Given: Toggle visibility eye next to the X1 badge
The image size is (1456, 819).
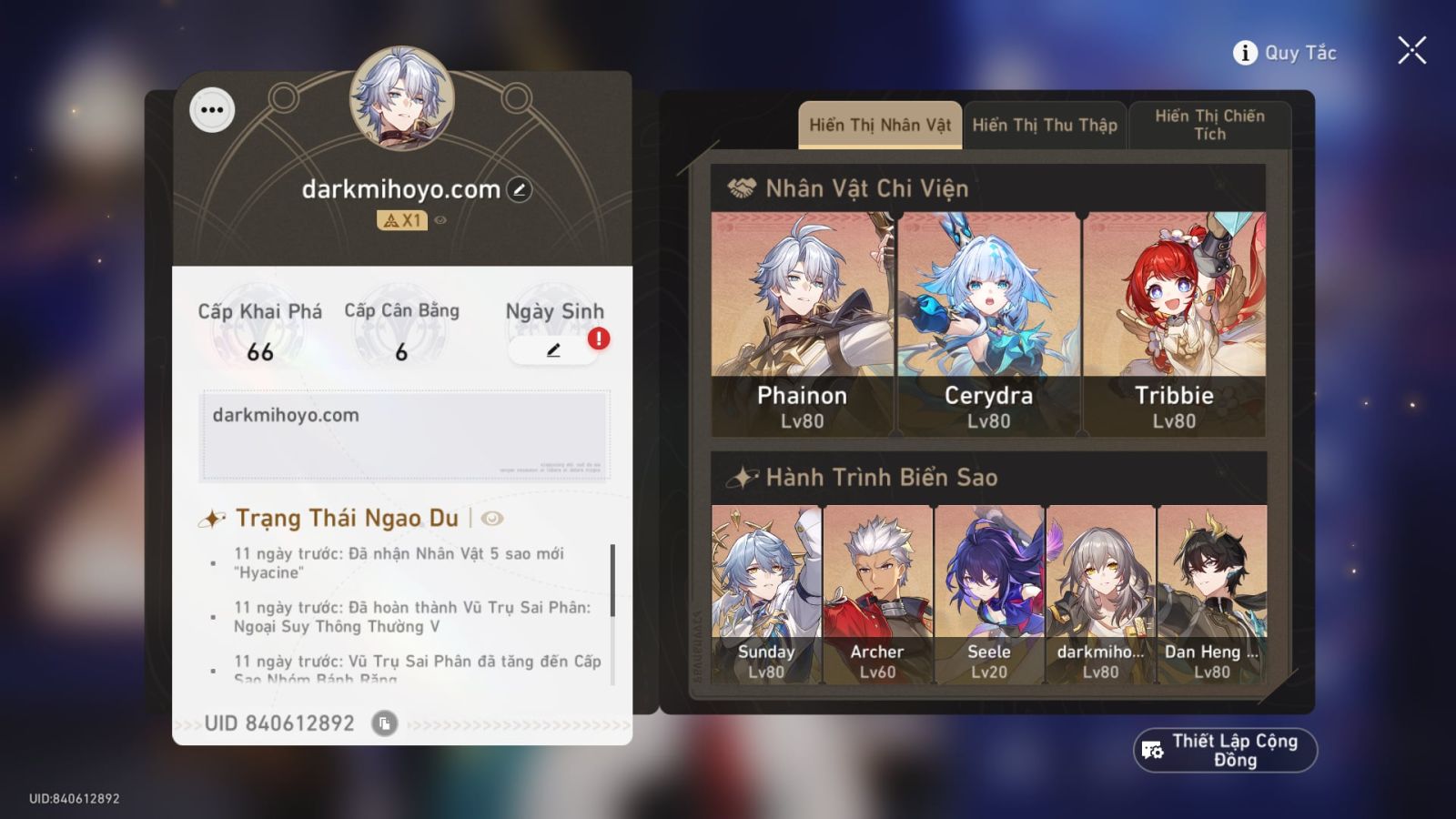Looking at the screenshot, I should (x=440, y=219).
